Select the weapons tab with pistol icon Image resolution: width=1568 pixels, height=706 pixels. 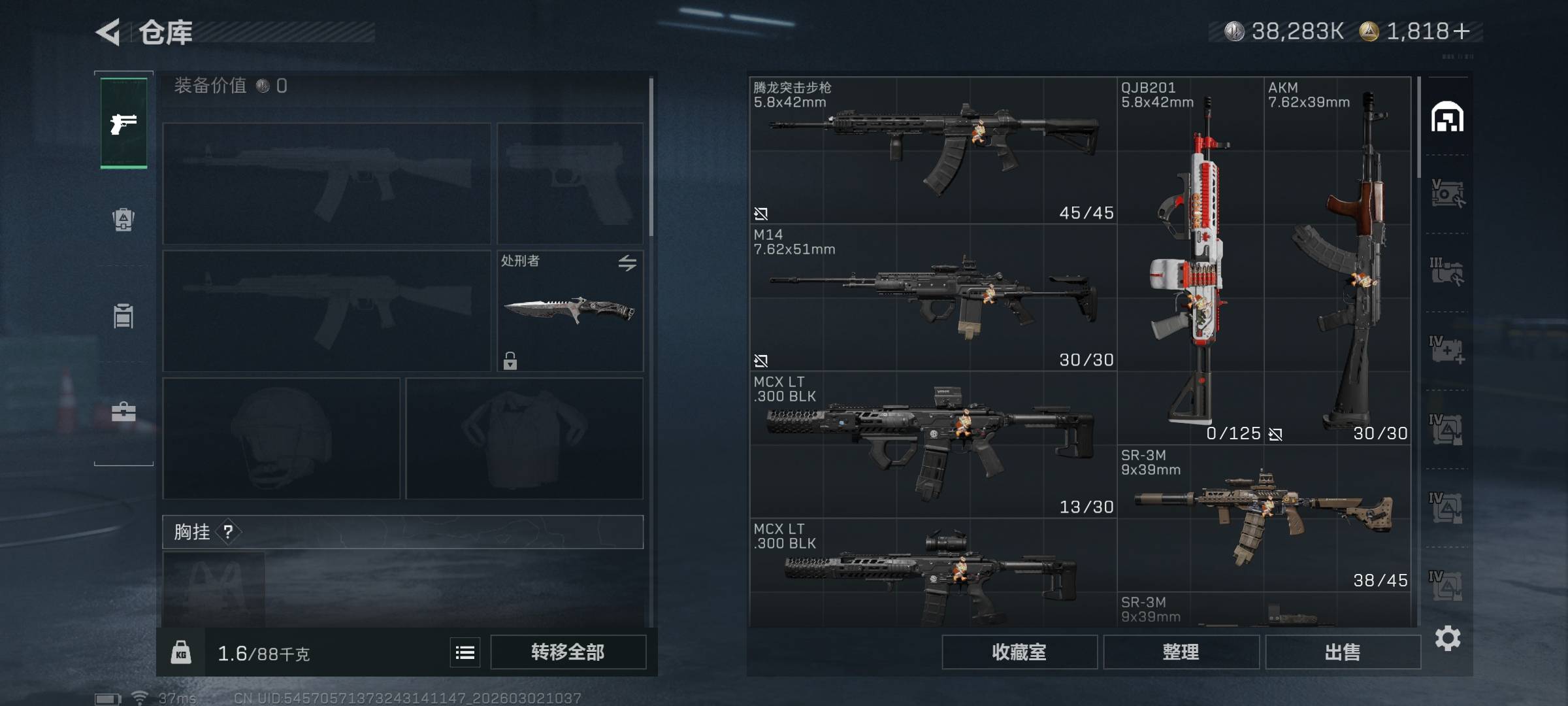tap(123, 123)
